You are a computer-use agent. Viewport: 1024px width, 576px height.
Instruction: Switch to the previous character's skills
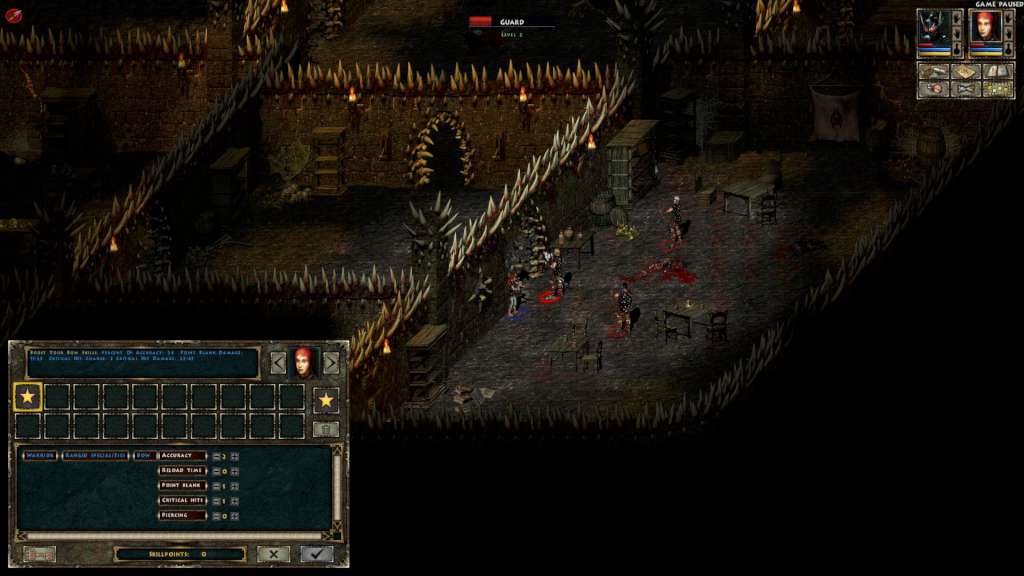point(279,363)
